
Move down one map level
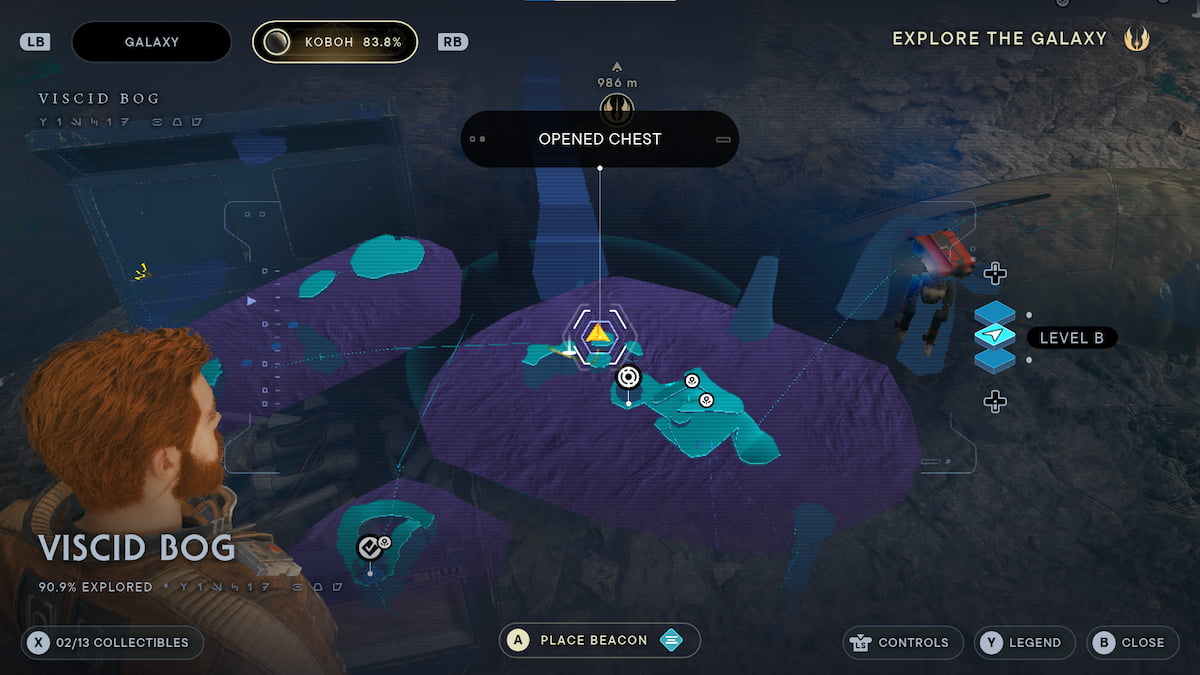[994, 402]
